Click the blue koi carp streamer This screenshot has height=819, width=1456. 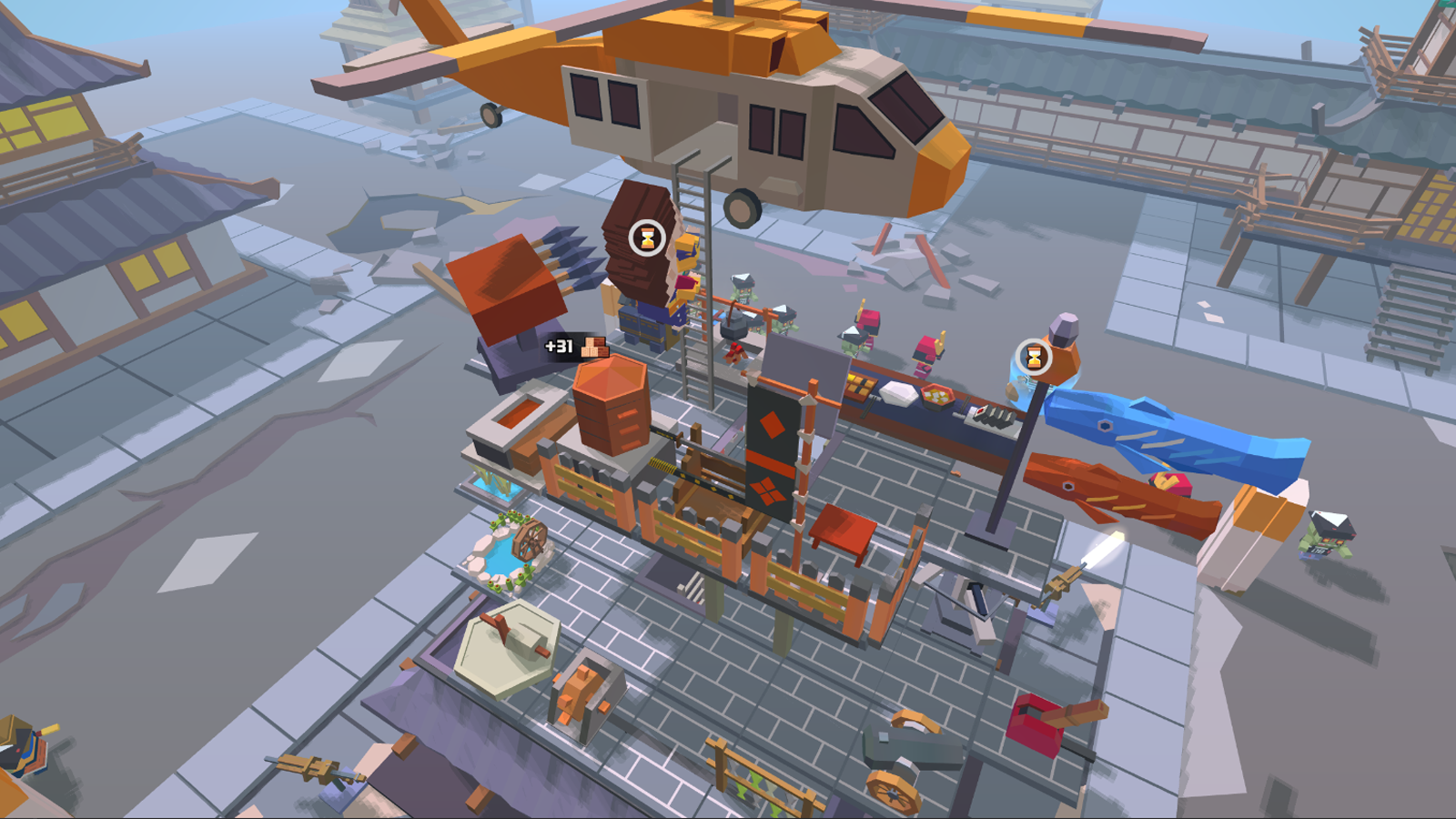pos(1165,435)
